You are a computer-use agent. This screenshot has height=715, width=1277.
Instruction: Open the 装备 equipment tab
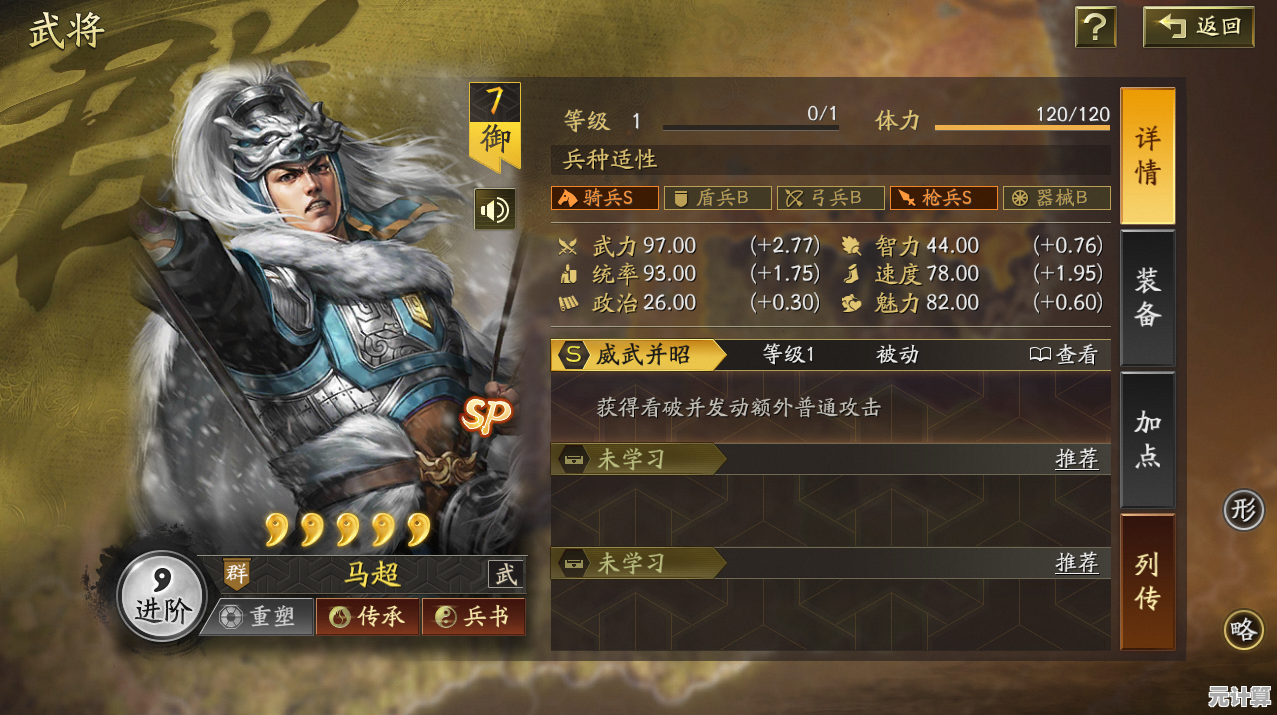point(1147,297)
